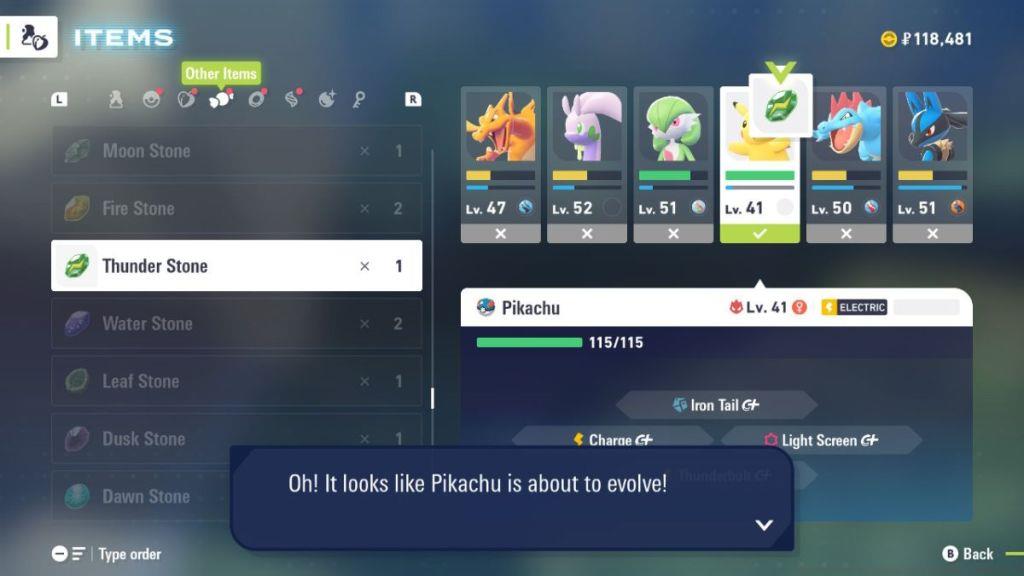Select the Fire Stone row

[236, 208]
